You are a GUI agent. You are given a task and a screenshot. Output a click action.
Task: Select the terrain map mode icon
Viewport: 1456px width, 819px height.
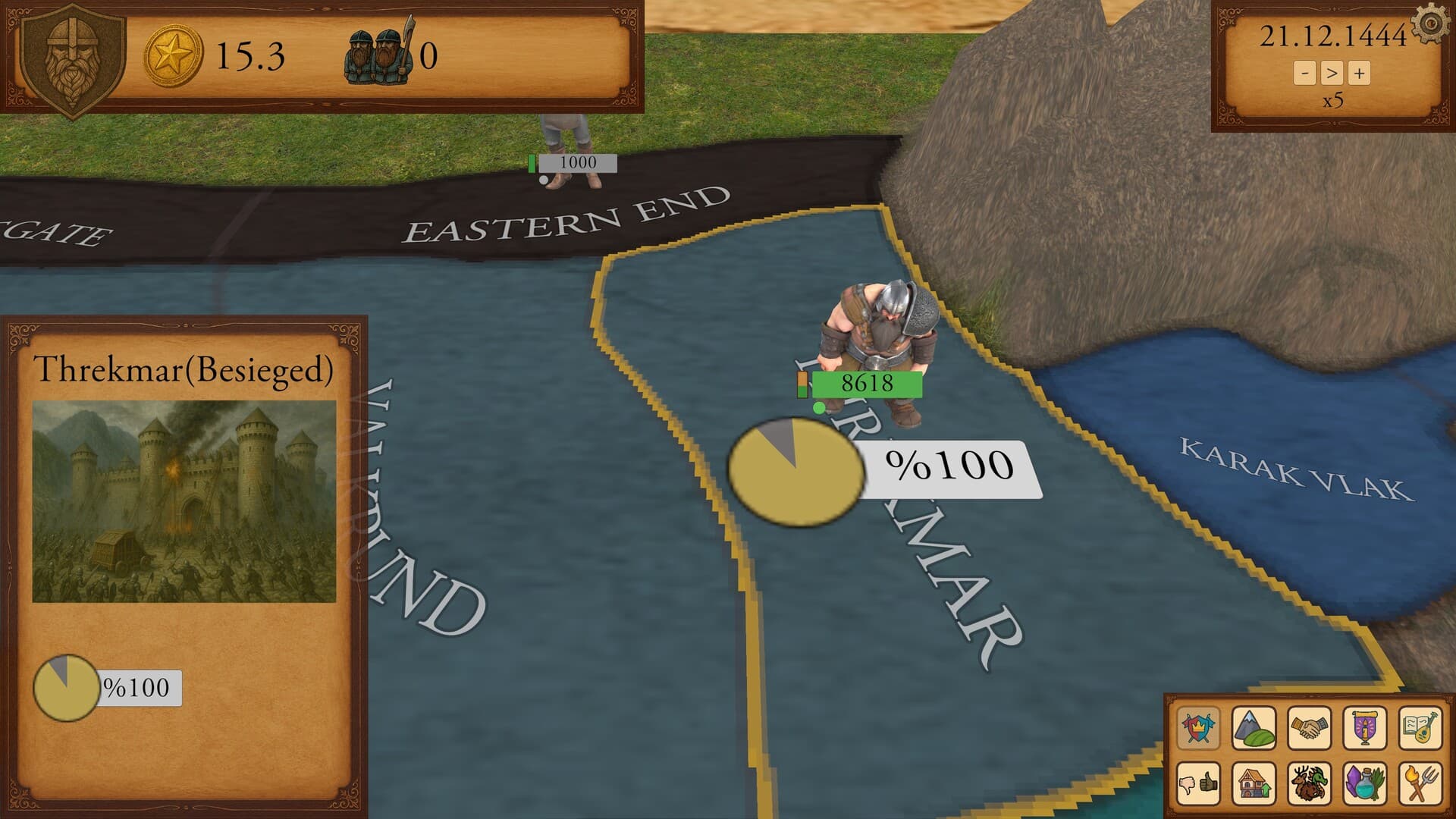pos(1254,728)
